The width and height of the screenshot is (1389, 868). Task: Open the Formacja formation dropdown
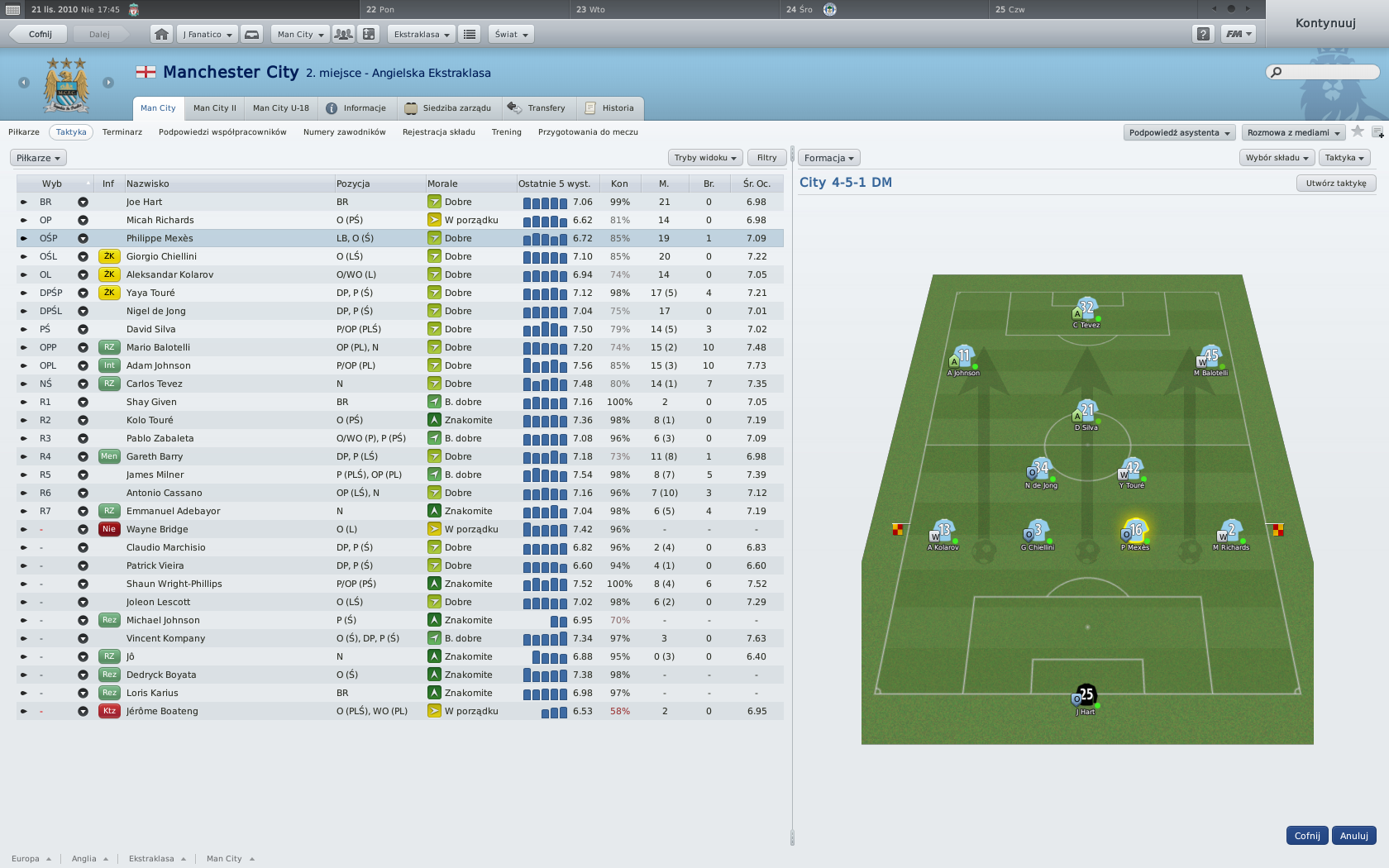click(x=828, y=158)
